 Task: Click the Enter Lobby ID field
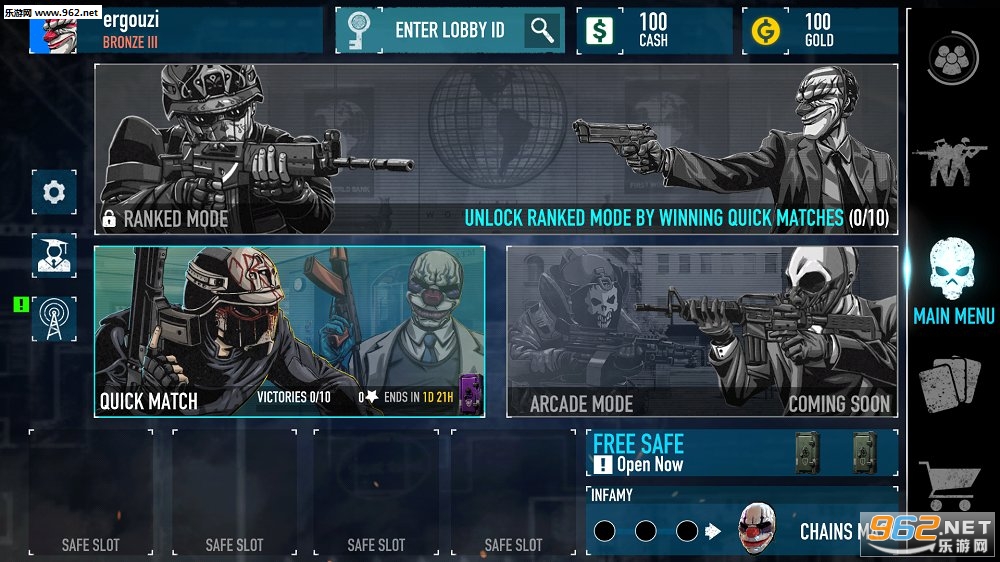pyautogui.click(x=450, y=30)
